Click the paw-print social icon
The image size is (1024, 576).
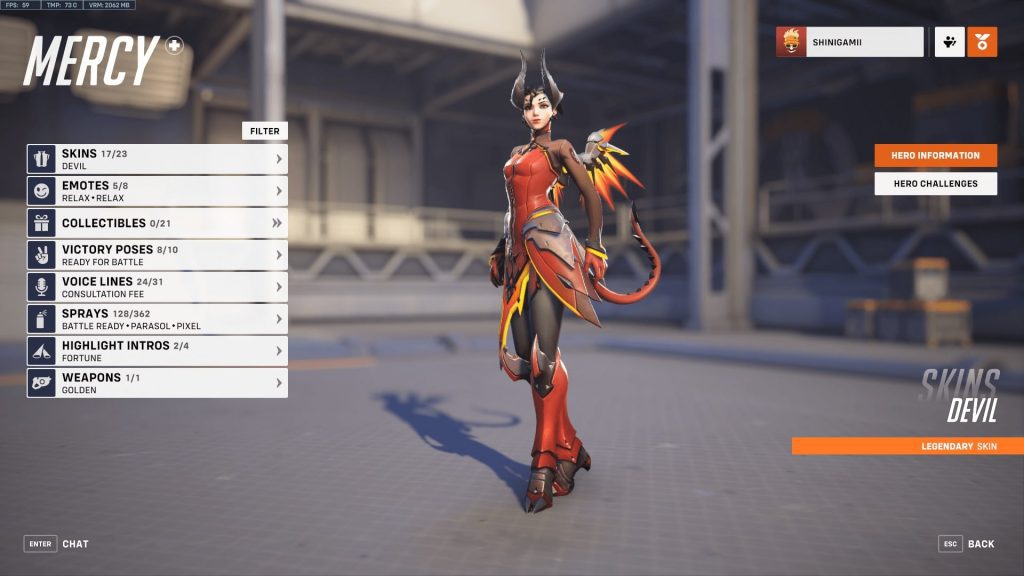point(949,42)
